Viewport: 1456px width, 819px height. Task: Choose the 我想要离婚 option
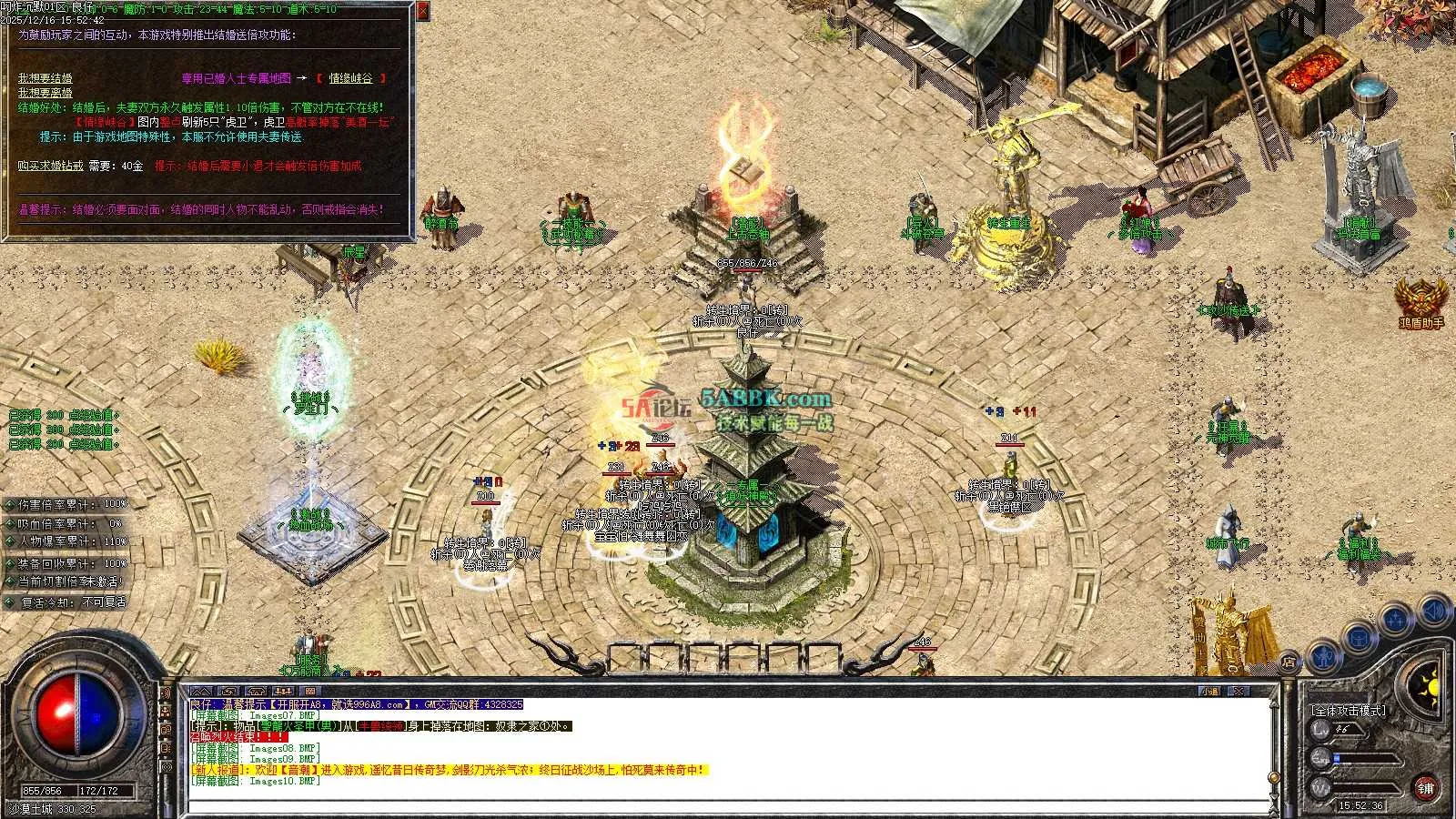point(45,93)
